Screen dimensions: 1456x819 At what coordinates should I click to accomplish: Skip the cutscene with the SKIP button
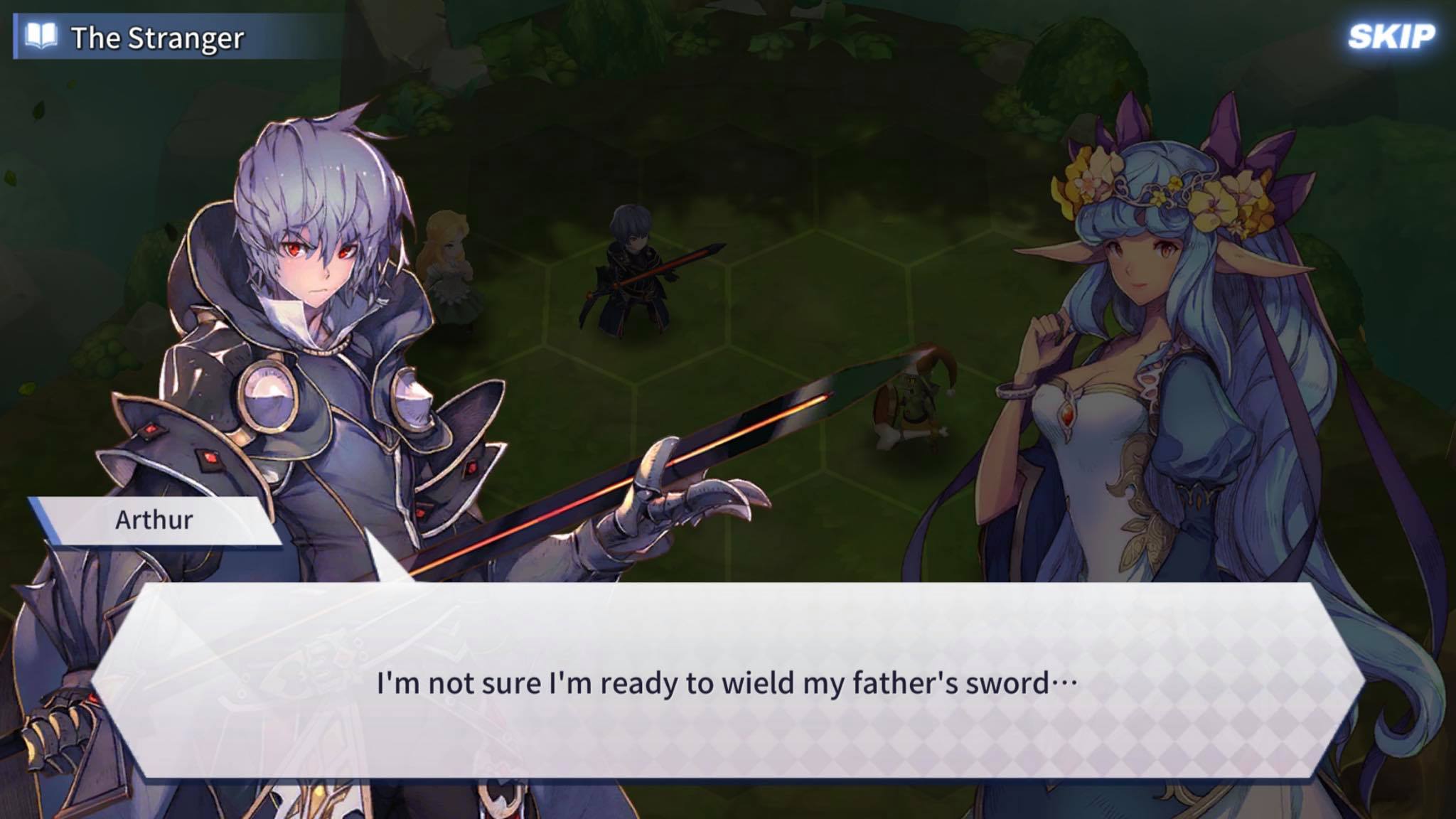tap(1391, 37)
